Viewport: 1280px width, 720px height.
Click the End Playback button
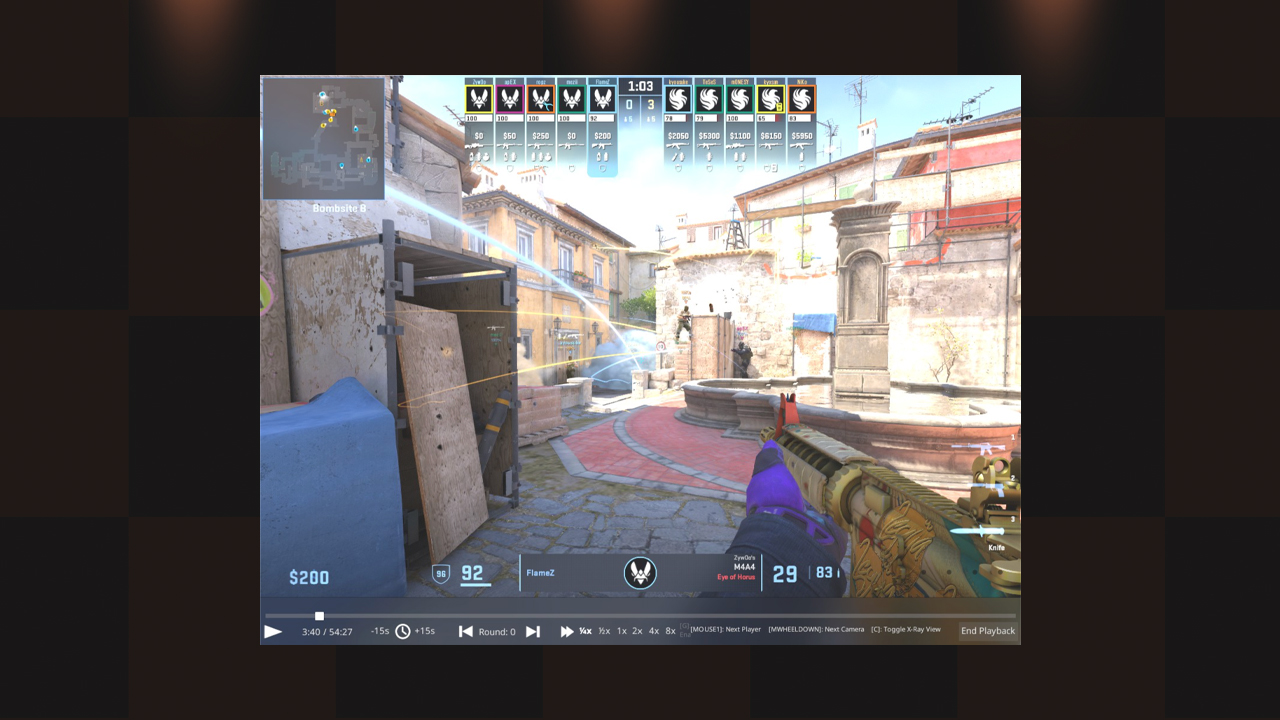coord(988,631)
